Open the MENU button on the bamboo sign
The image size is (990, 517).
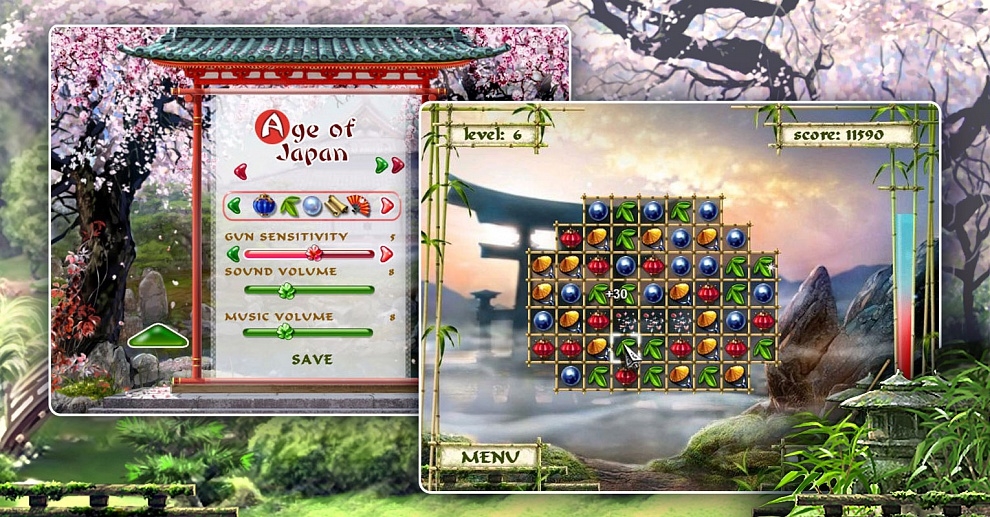(490, 457)
